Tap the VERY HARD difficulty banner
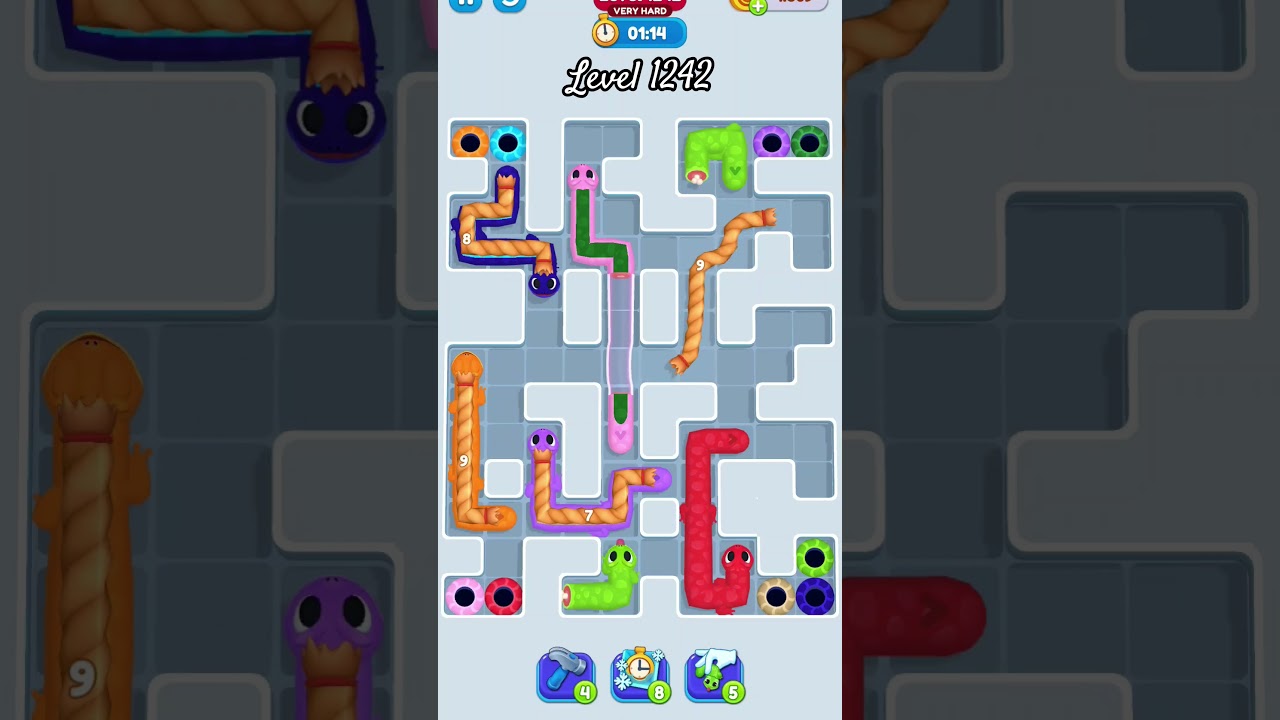Image resolution: width=1280 pixels, height=720 pixels. [640, 12]
